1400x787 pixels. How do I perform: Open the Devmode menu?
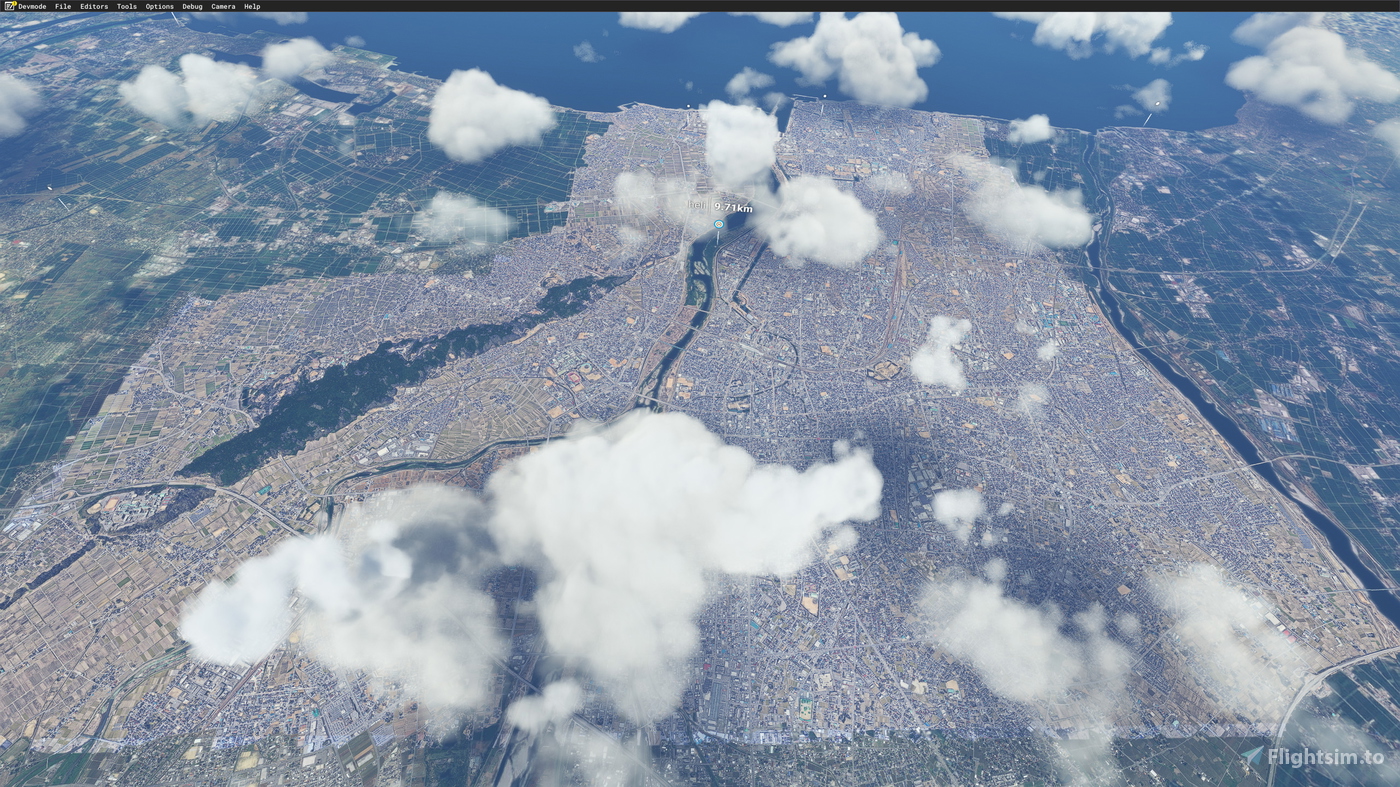pos(31,6)
